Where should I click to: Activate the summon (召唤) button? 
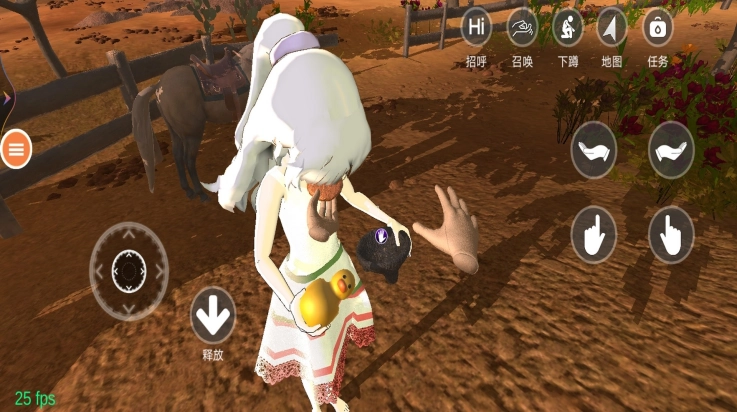click(523, 27)
